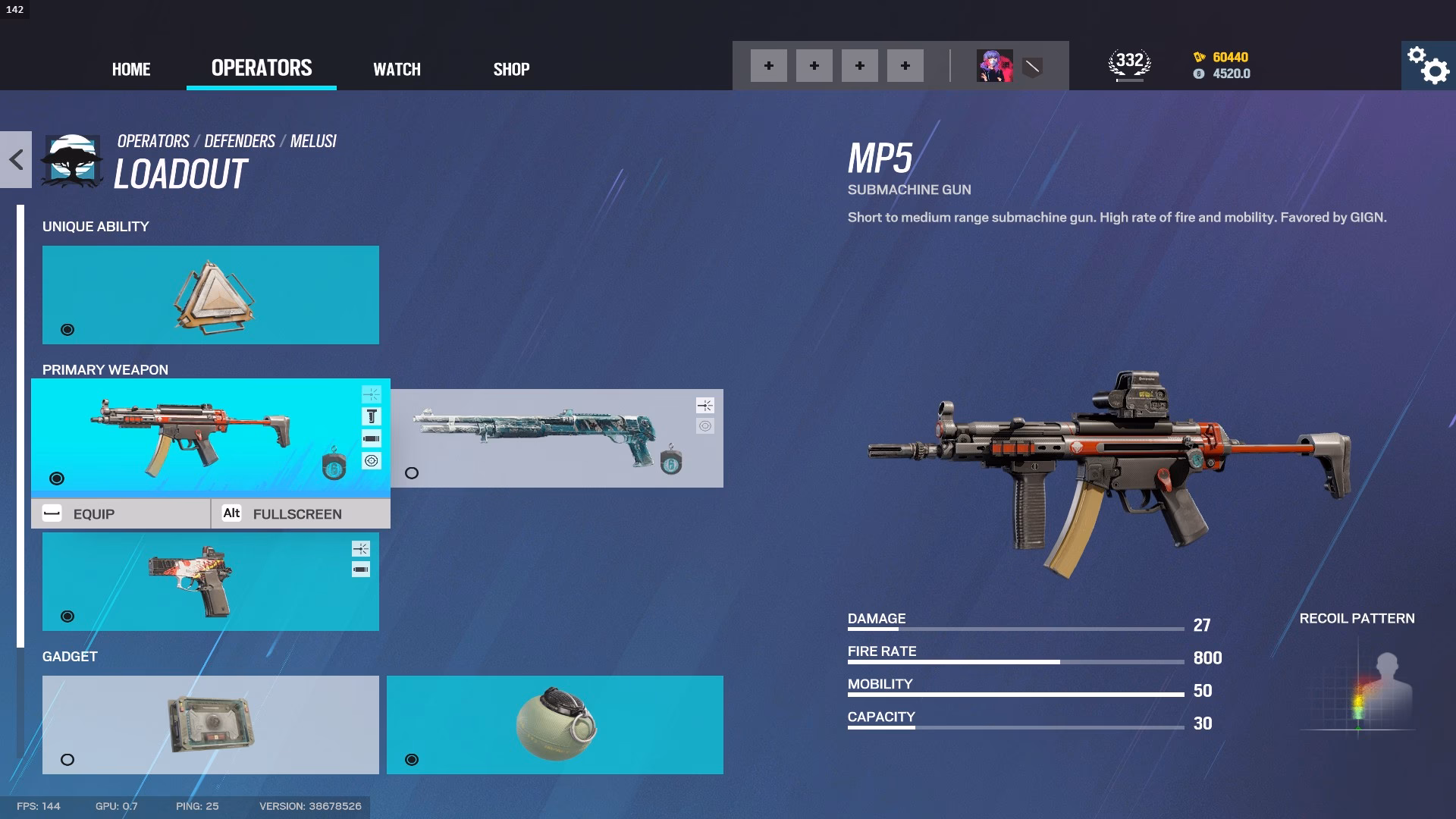Click the renown currency balance
Viewport: 1456px width, 819px height.
[x=1227, y=57]
